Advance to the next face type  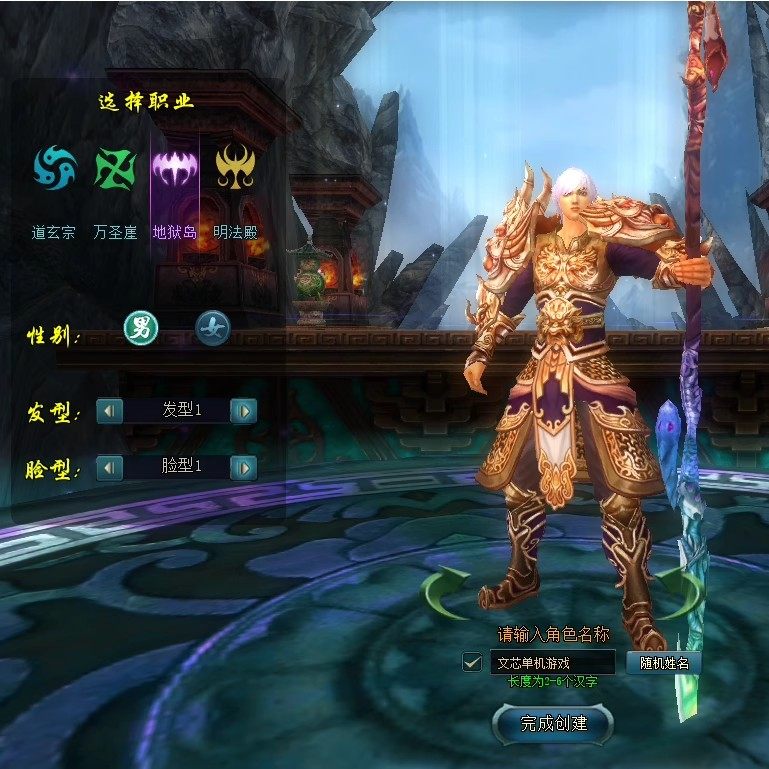tap(243, 467)
